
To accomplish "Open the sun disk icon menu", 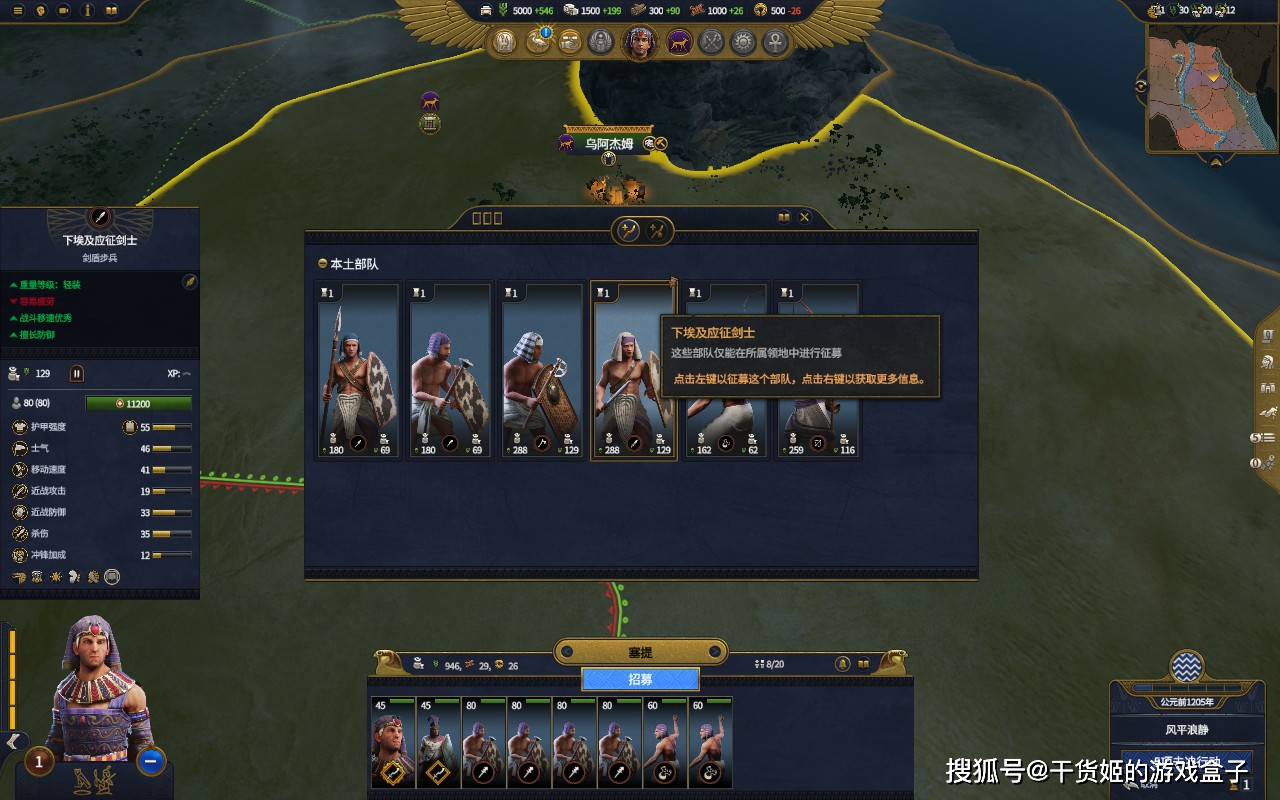I will click(743, 42).
